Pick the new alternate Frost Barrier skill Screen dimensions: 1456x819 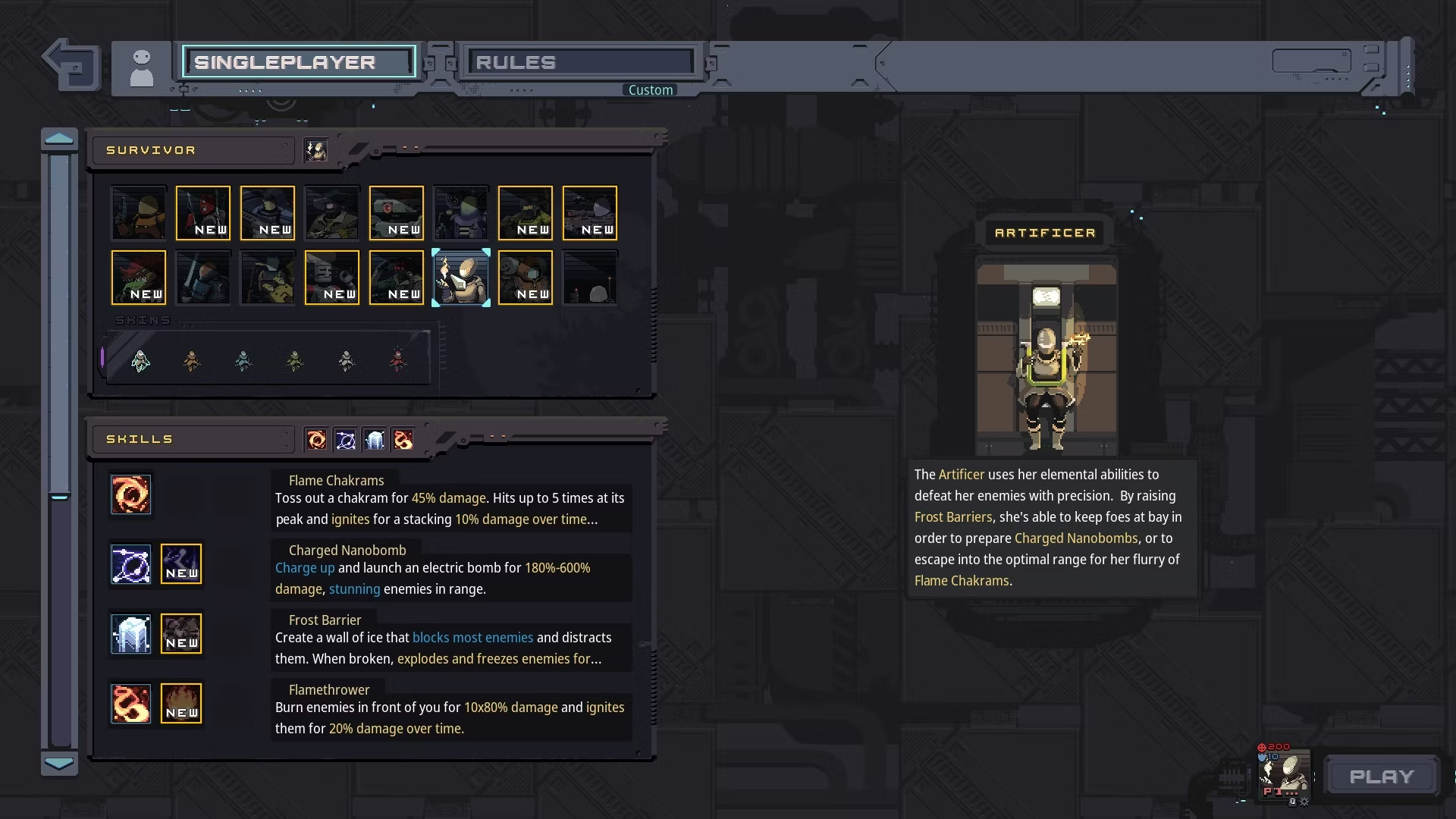(x=181, y=634)
